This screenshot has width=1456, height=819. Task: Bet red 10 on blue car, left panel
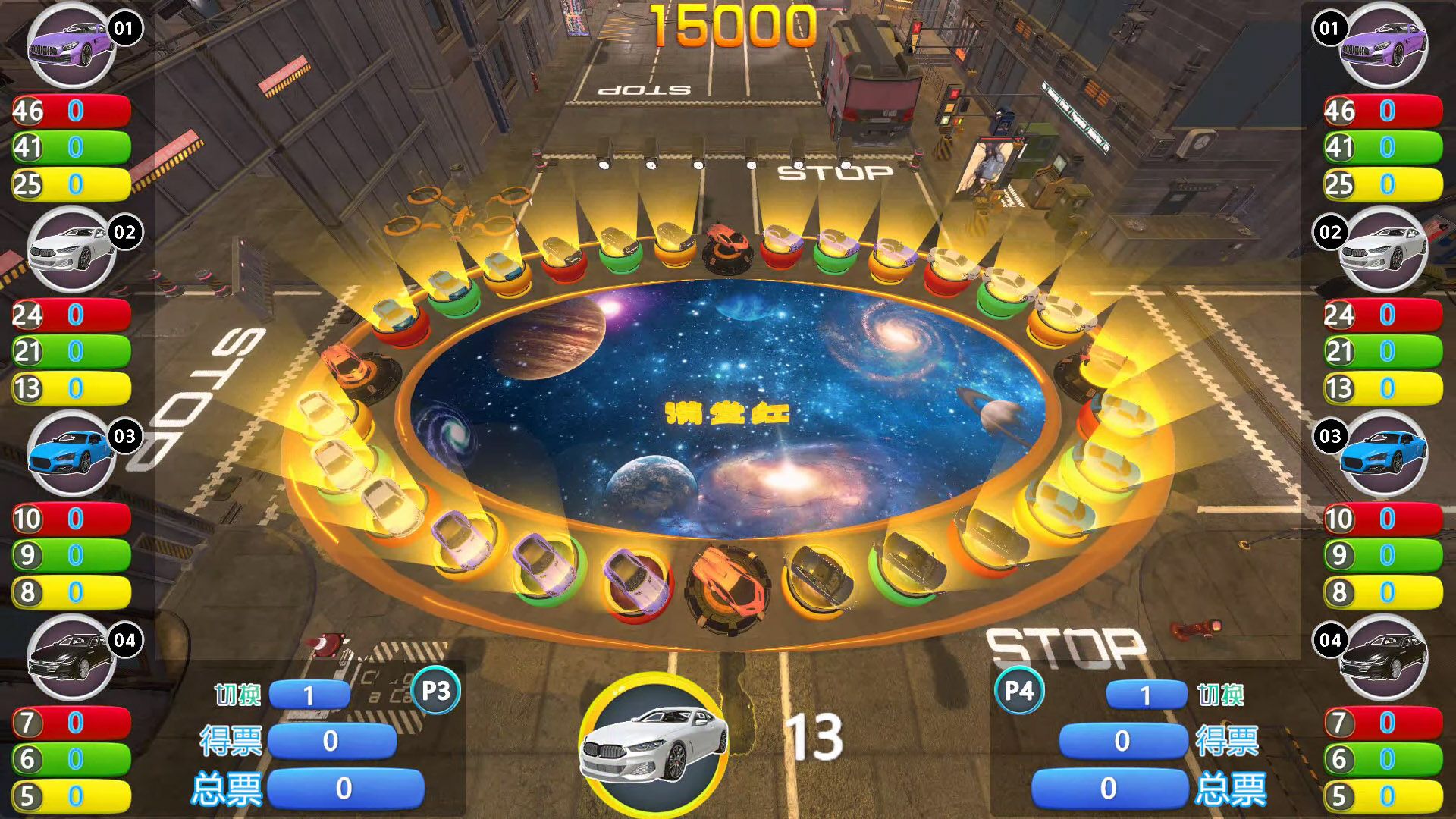[71, 519]
